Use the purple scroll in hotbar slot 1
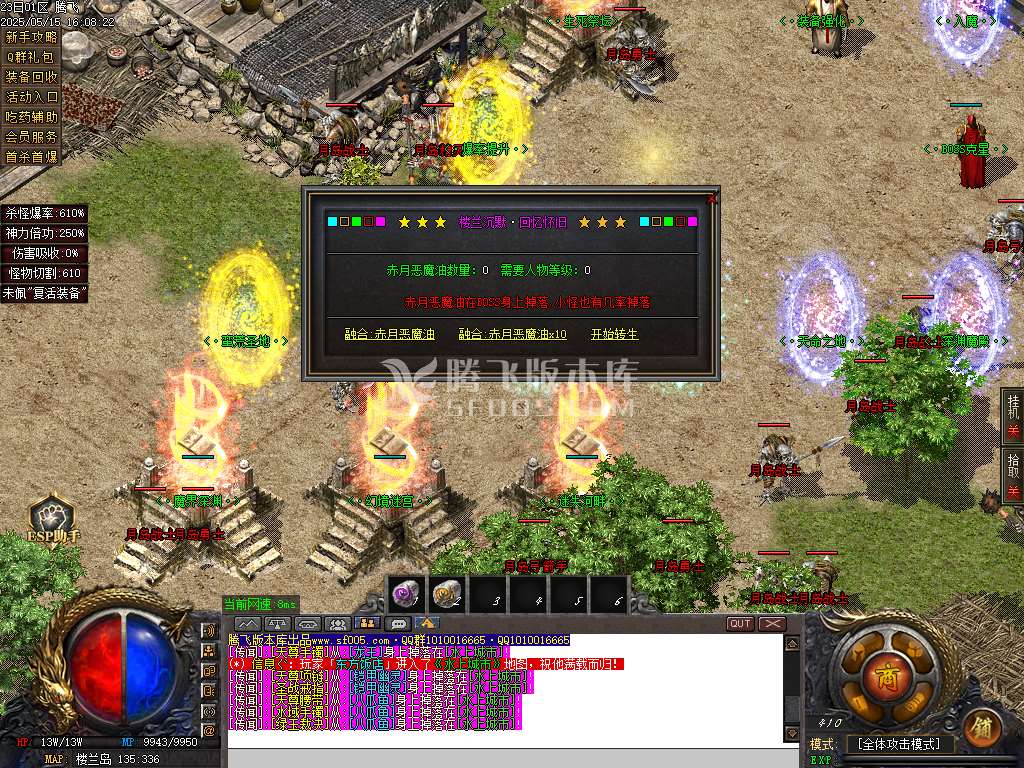The image size is (1024, 768). coord(407,595)
